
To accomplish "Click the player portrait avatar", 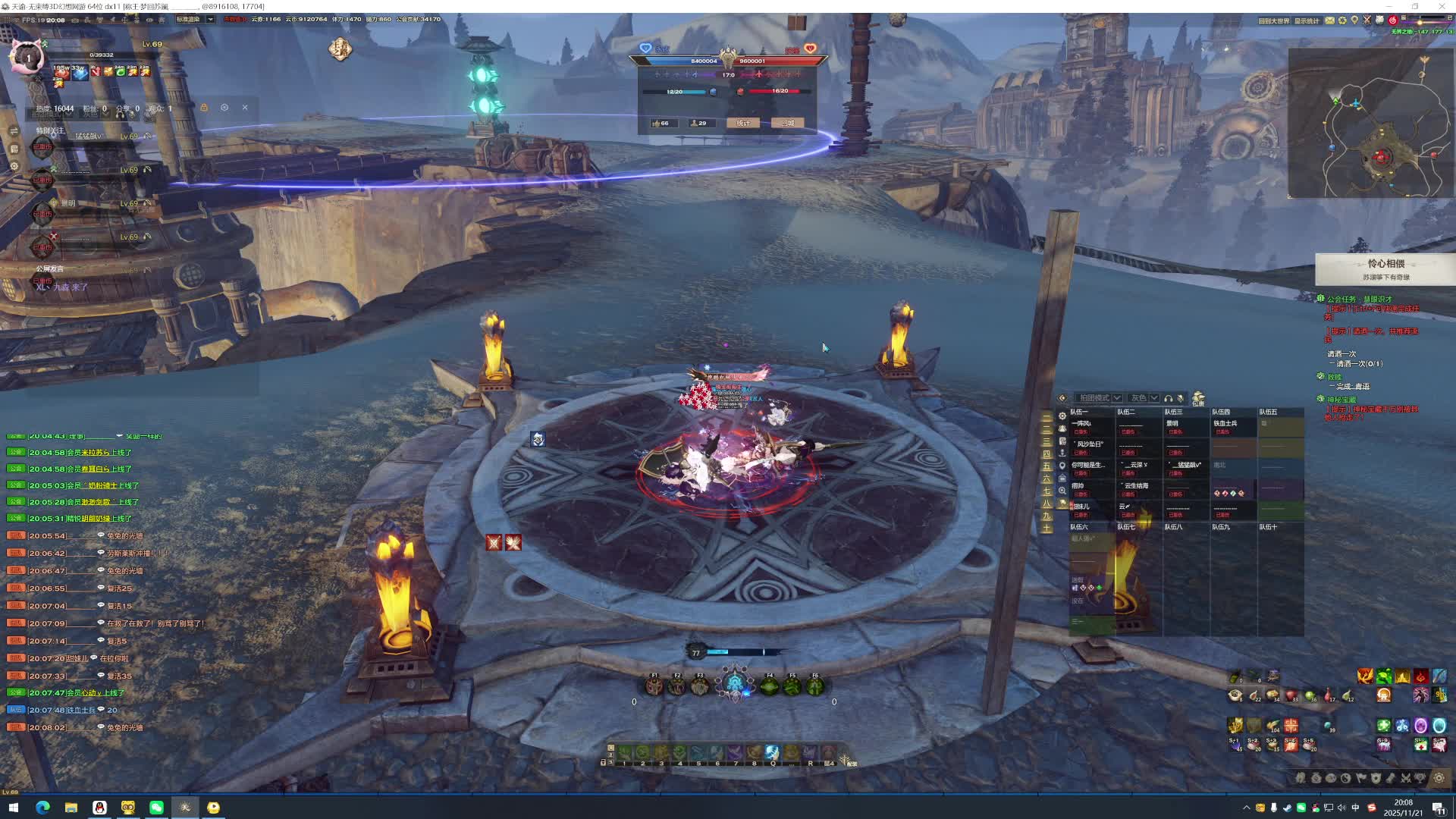I will click(28, 58).
